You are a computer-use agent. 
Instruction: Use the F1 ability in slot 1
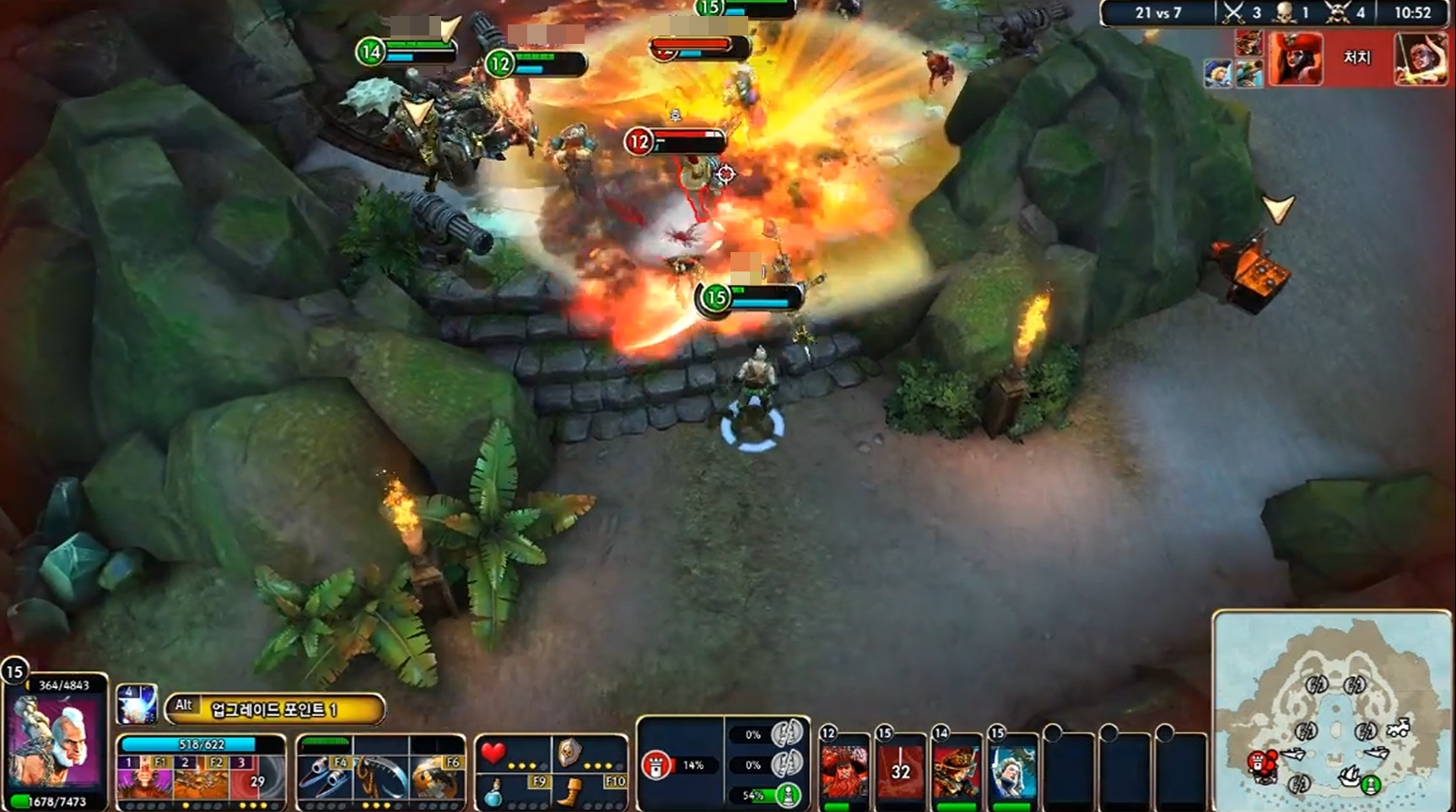pyautogui.click(x=143, y=777)
